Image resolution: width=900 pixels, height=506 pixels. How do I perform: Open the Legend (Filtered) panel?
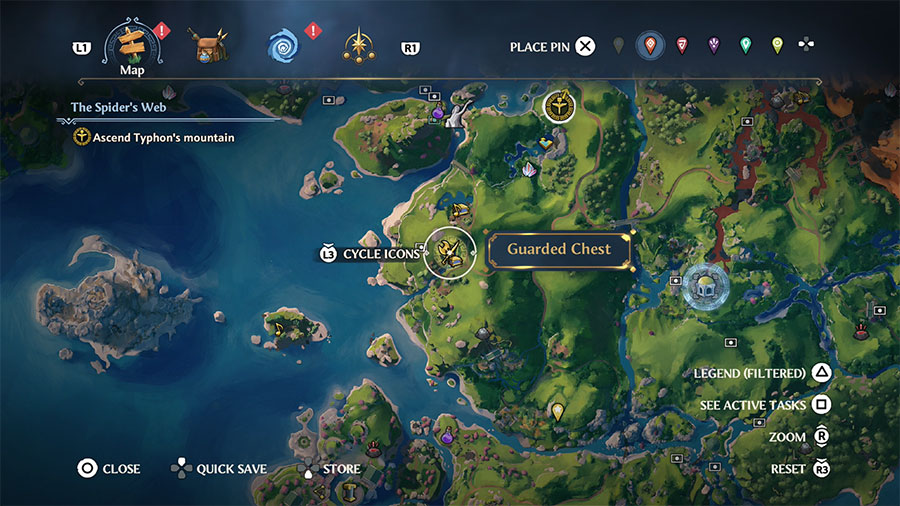tap(762, 373)
